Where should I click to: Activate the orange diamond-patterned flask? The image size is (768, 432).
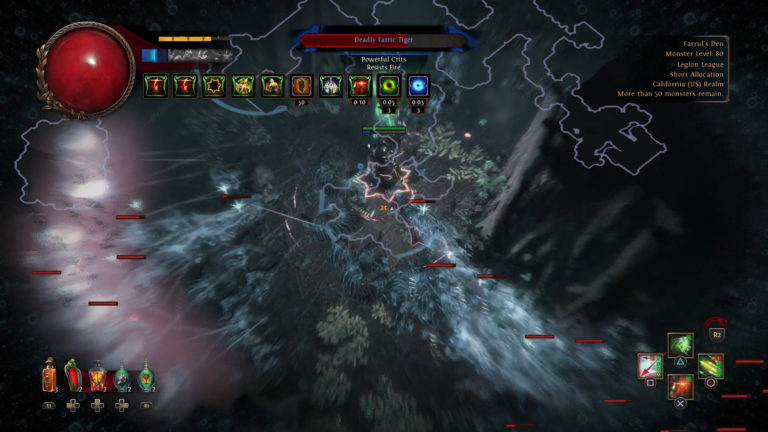coord(97,378)
